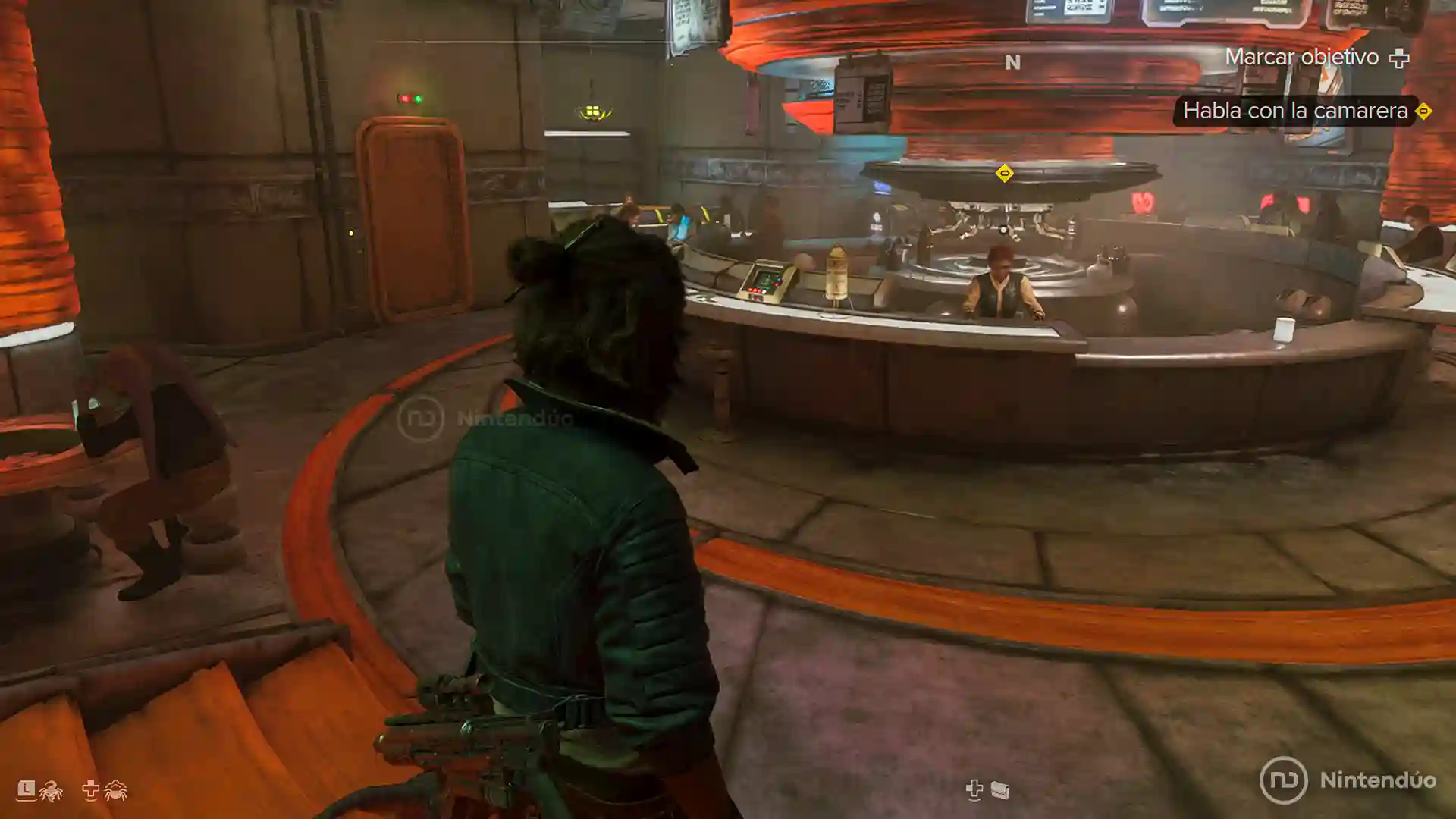The width and height of the screenshot is (1456, 819).
Task: Click the yellow diamond objective marker above the bar
Action: [x=1004, y=174]
